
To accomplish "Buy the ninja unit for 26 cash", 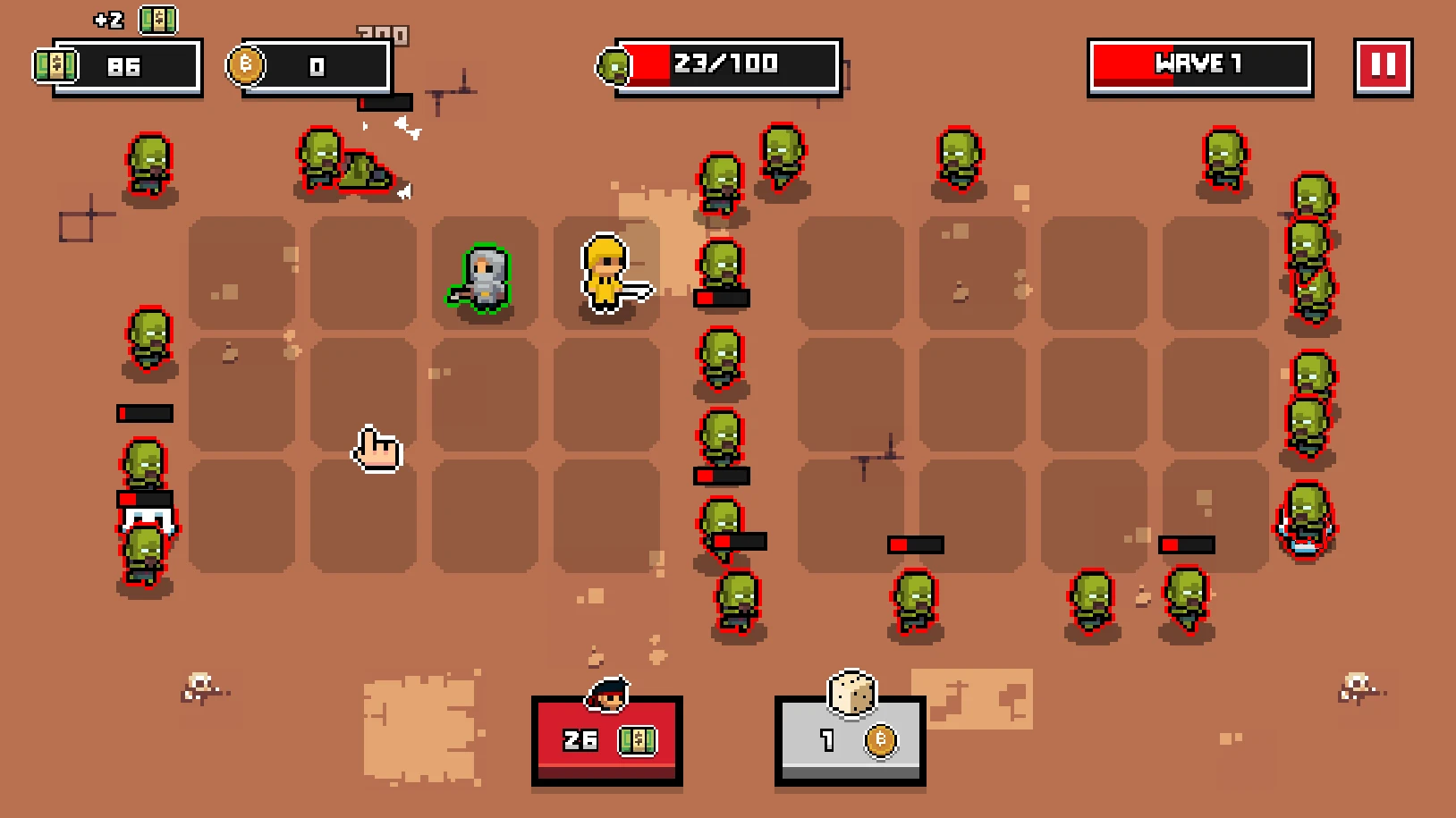I will click(x=606, y=740).
